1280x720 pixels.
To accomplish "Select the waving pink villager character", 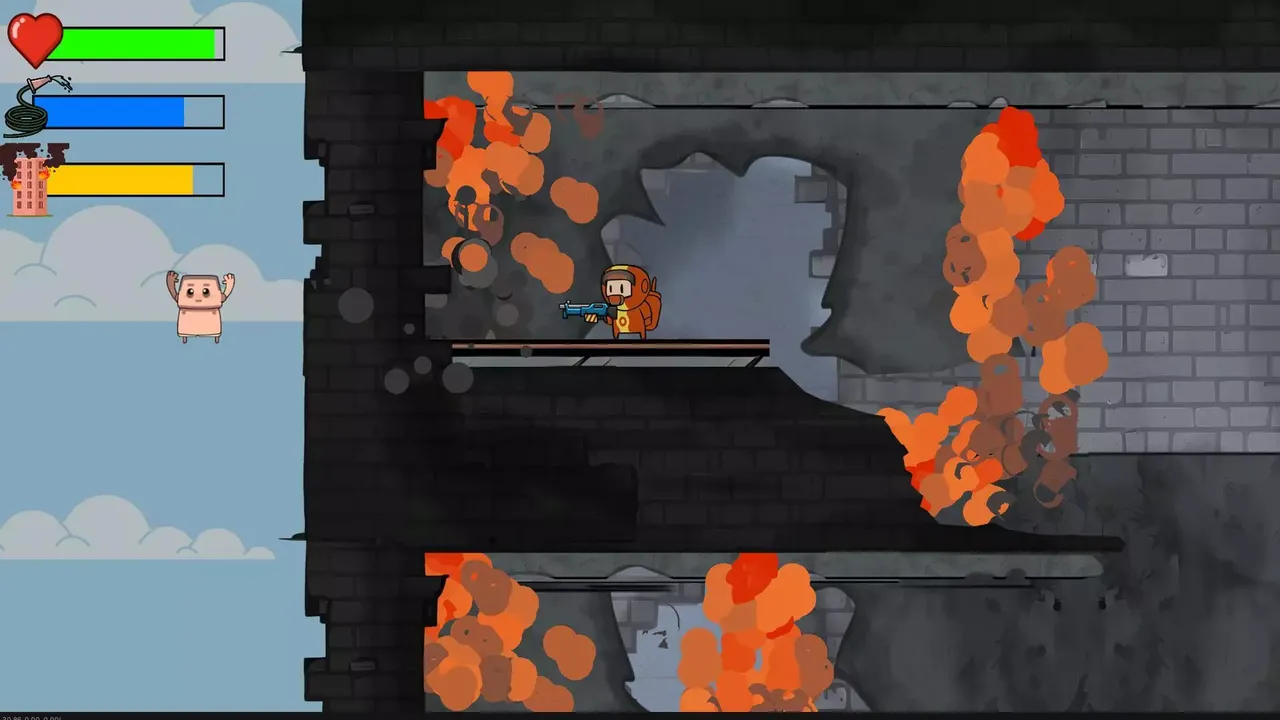I will click(x=200, y=300).
